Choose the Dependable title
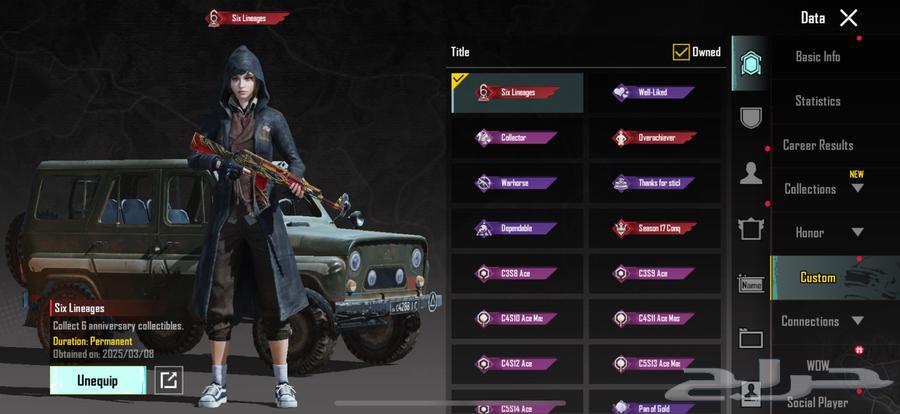The height and width of the screenshot is (414, 900). tap(517, 228)
